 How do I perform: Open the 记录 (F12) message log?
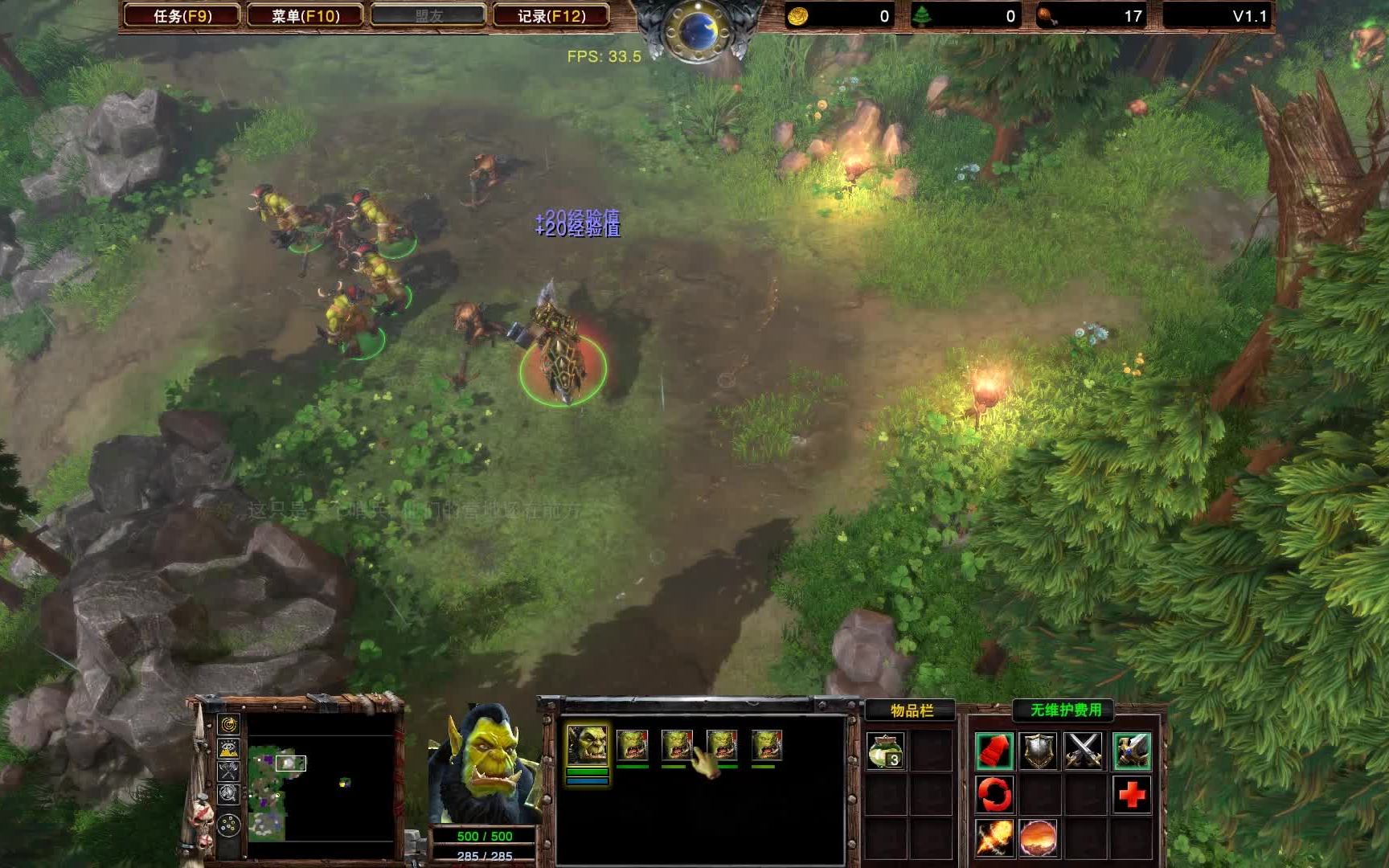551,16
